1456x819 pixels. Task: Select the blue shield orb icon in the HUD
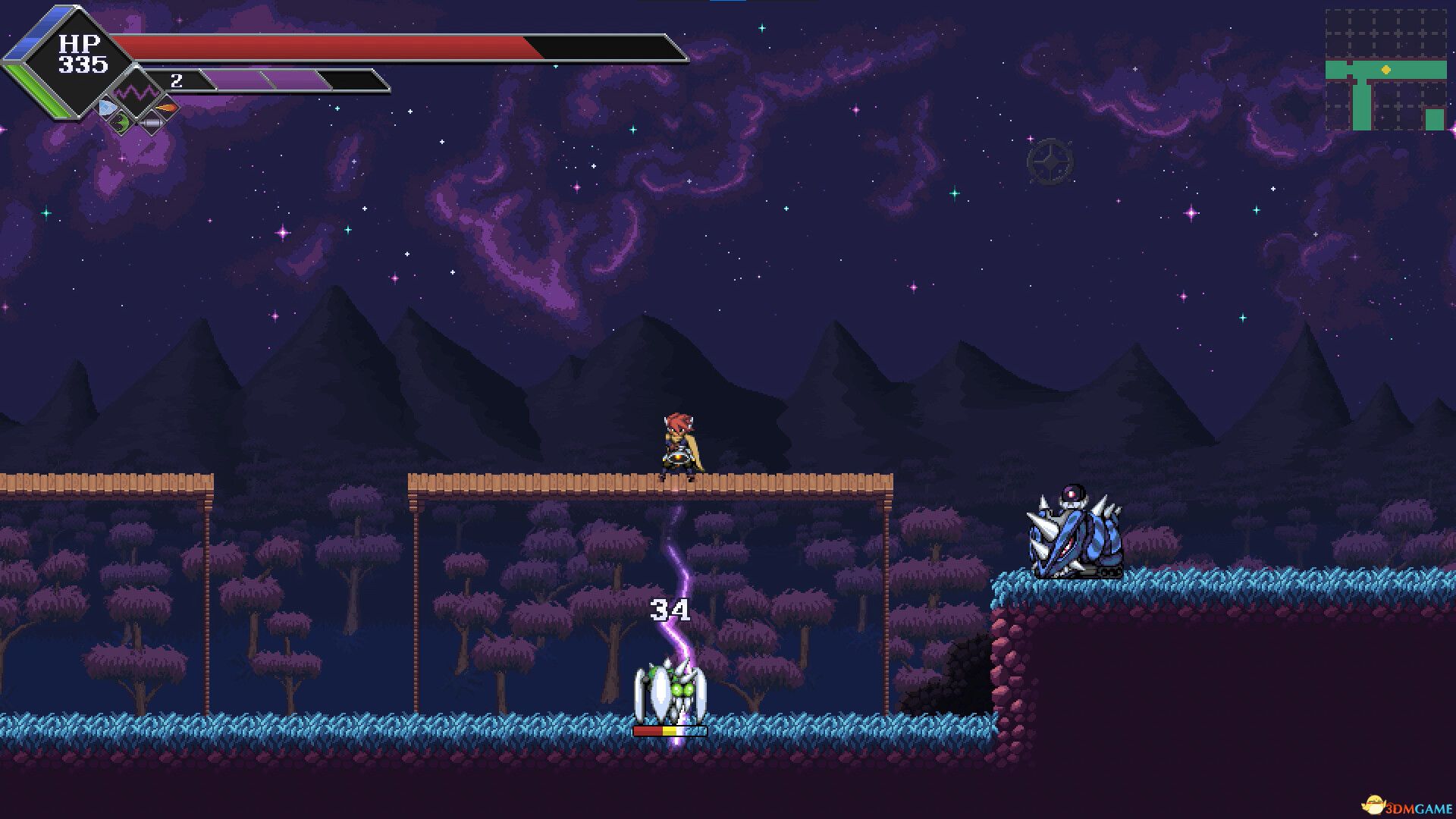[x=107, y=106]
